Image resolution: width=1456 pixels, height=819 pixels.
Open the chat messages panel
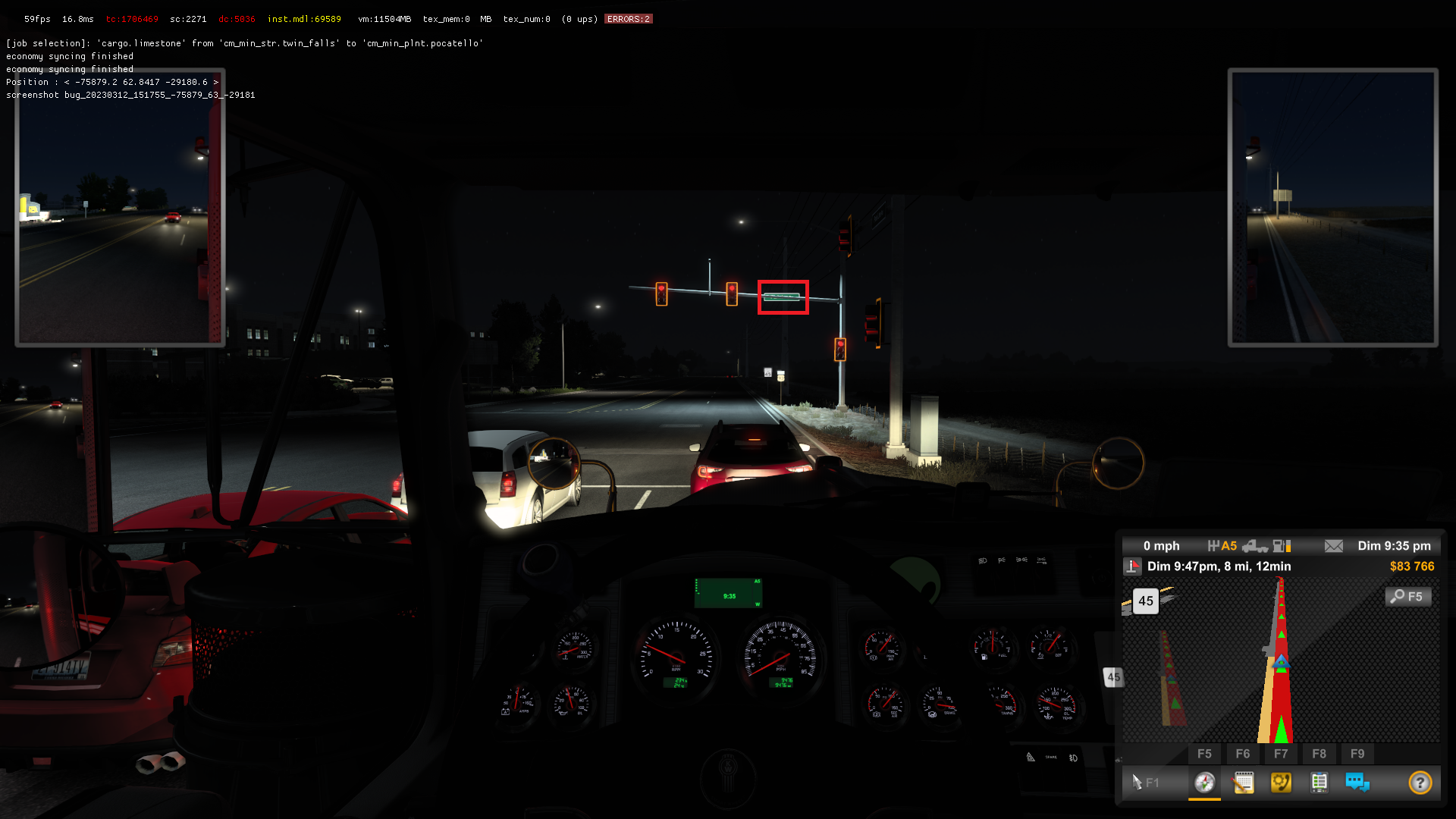[x=1357, y=782]
